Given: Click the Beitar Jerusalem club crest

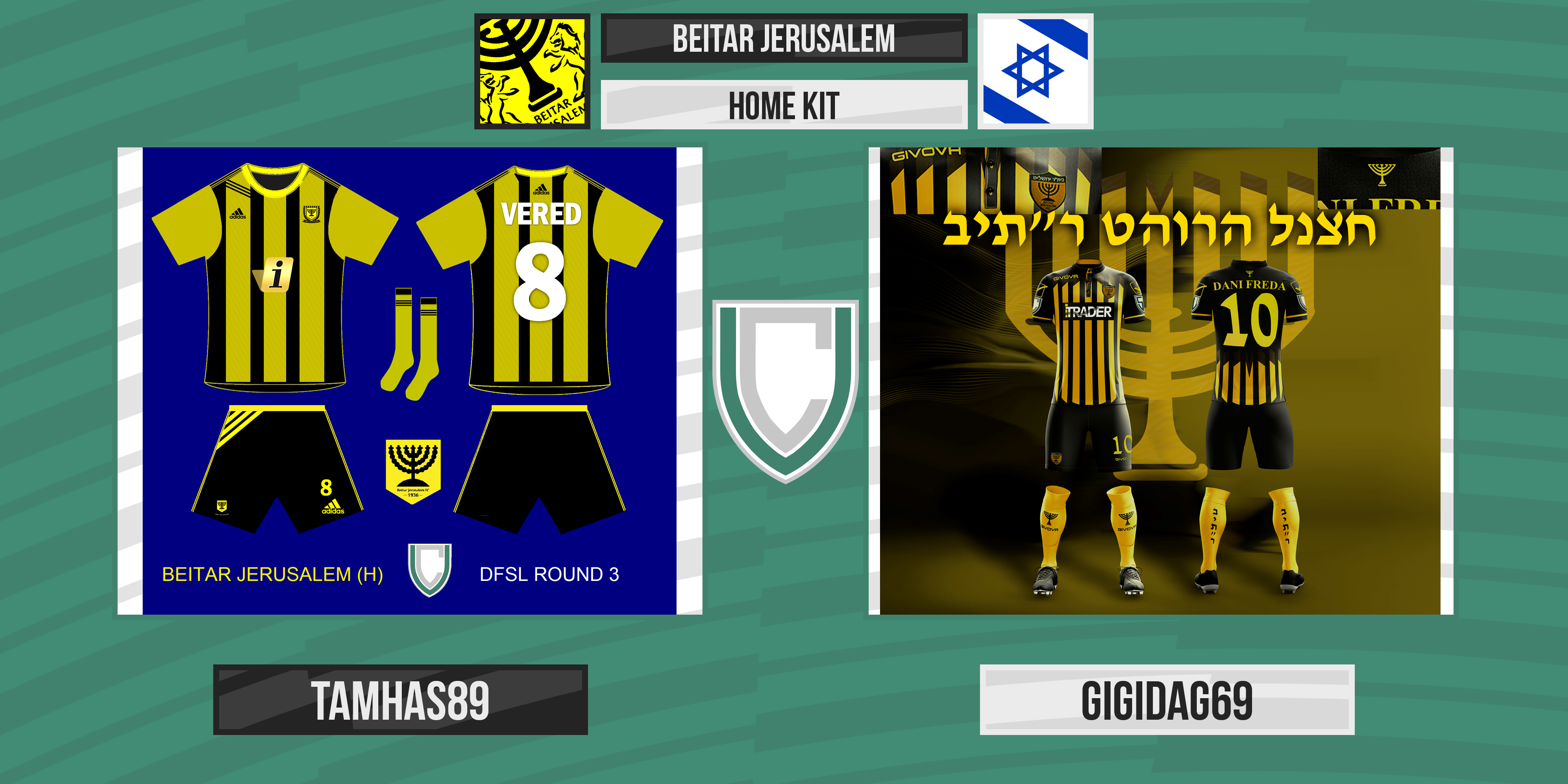Looking at the screenshot, I should tap(532, 71).
